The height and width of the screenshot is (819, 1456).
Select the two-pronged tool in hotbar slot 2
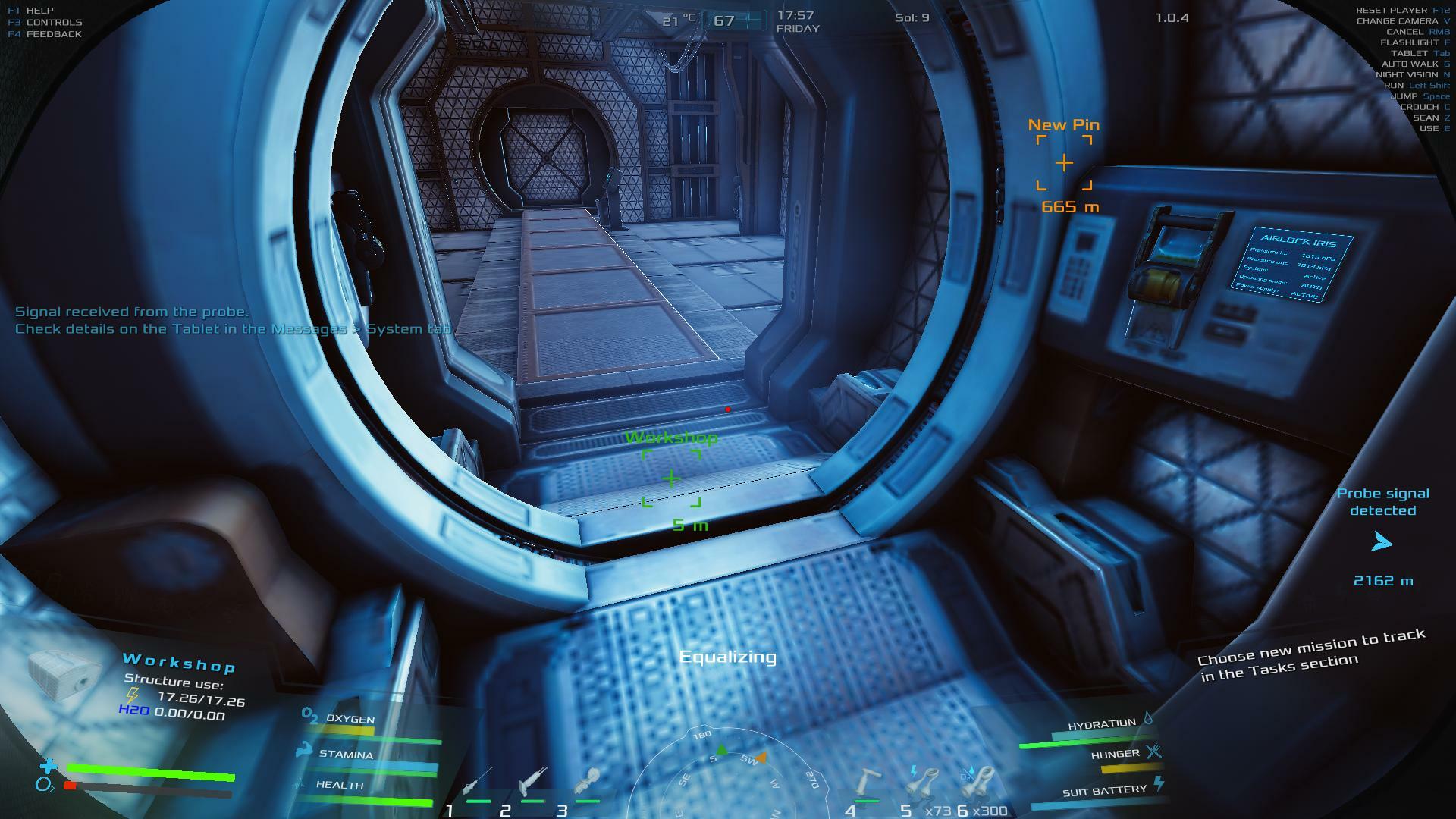click(x=532, y=781)
